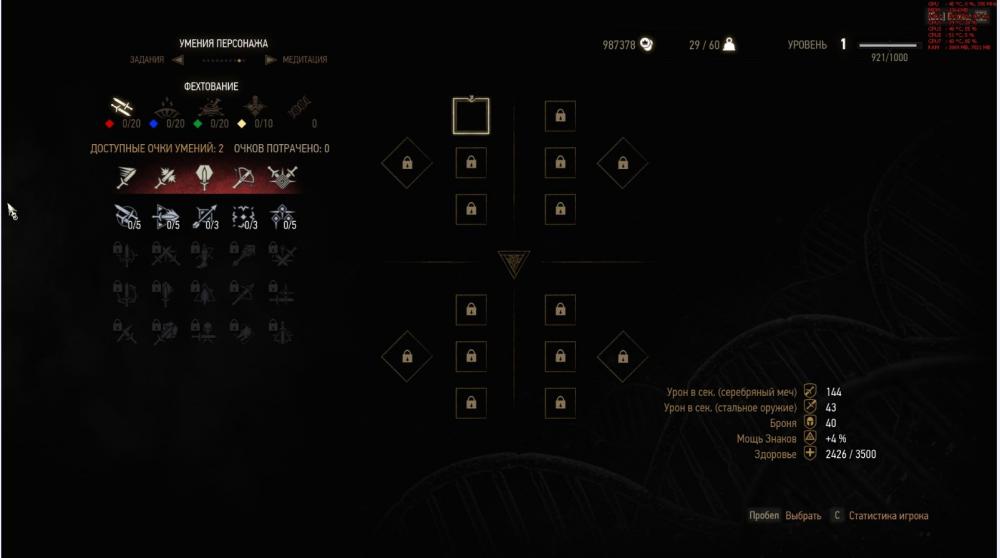
Task: Pick the first-row 0/5 skill under the battle trance branch
Action: coord(283,214)
